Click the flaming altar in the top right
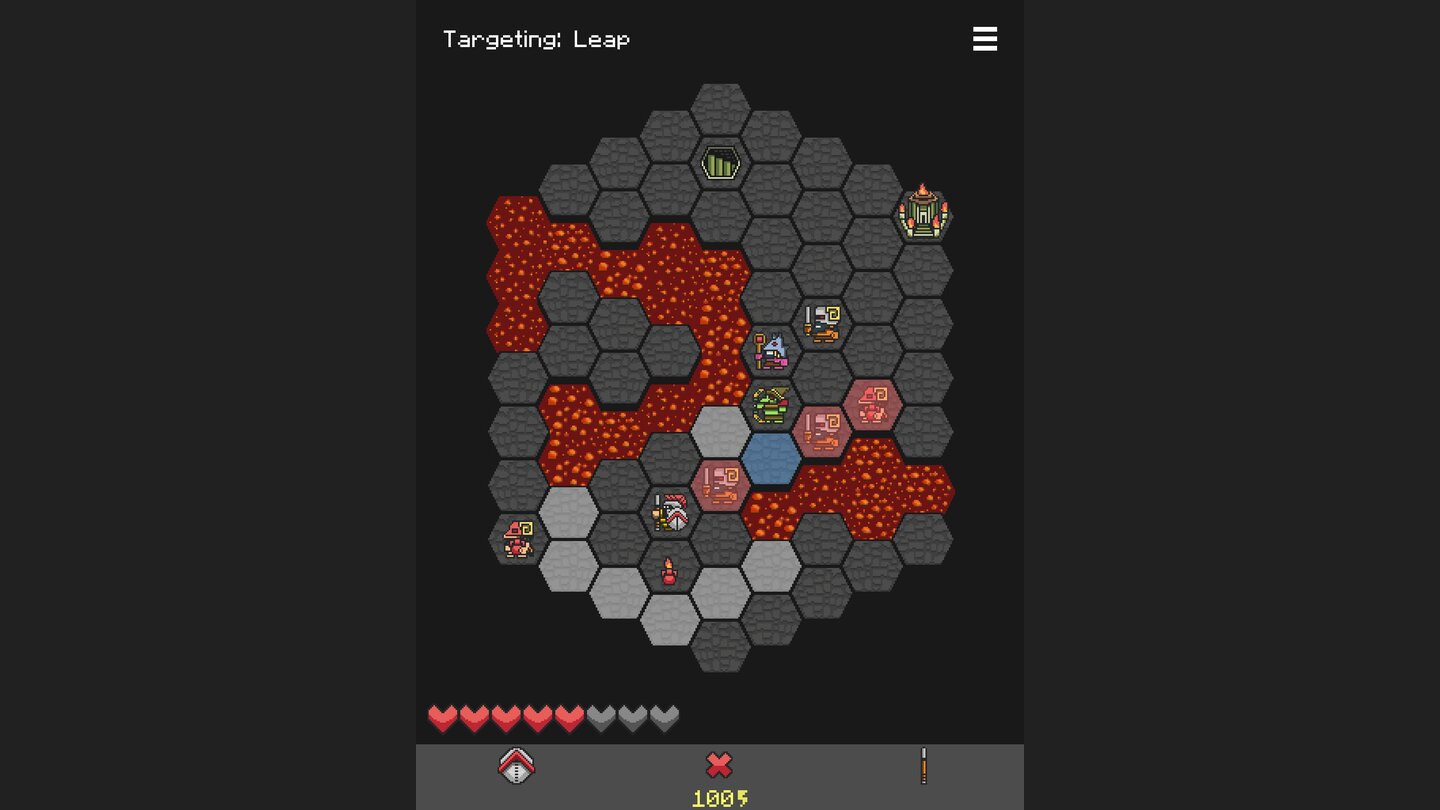The width and height of the screenshot is (1440, 810). pyautogui.click(x=924, y=211)
